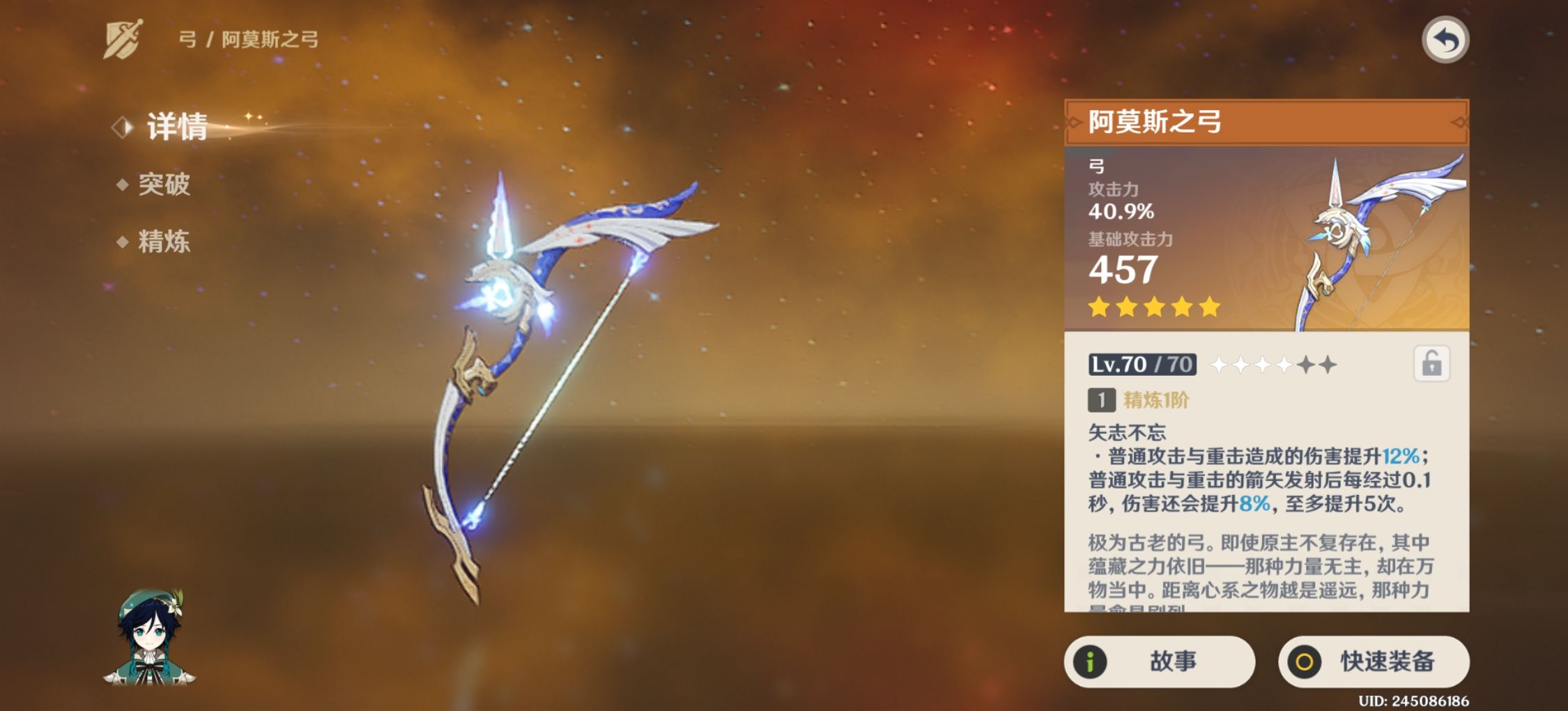This screenshot has width=1568, height=711.
Task: Select the 精炼 refinement tab
Action: click(163, 242)
